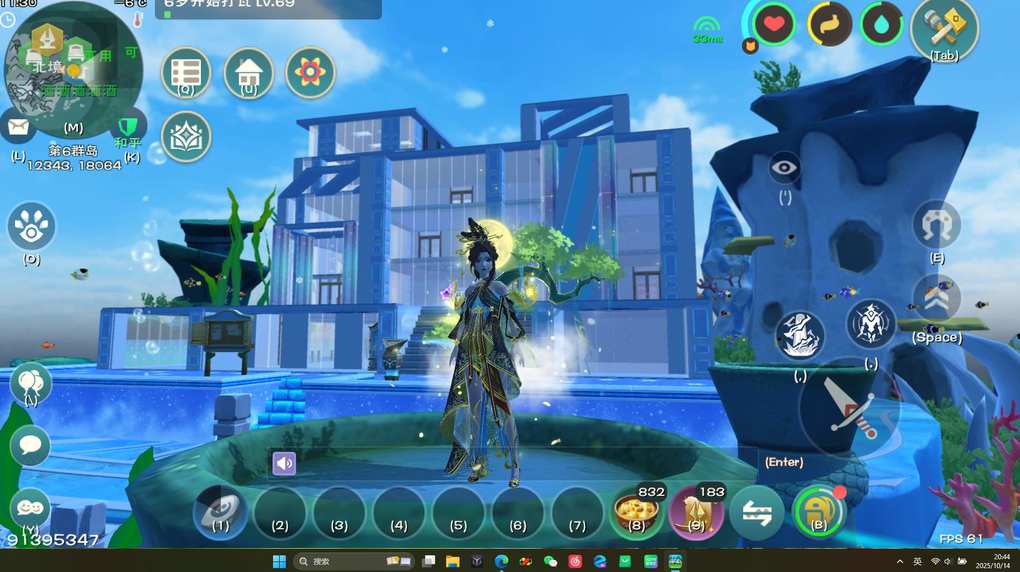Open the backpack bag icon
This screenshot has height=572, width=1020.
pyautogui.click(x=819, y=512)
